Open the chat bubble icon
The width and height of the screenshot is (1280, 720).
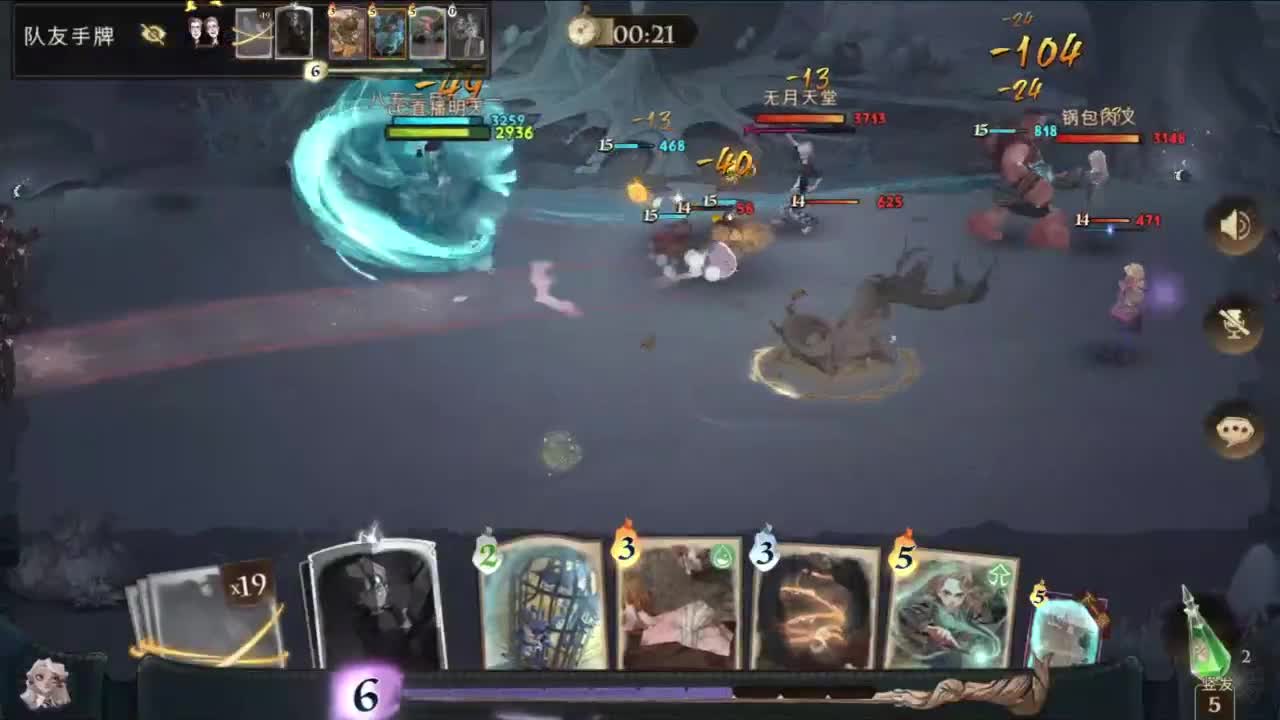(x=1237, y=427)
